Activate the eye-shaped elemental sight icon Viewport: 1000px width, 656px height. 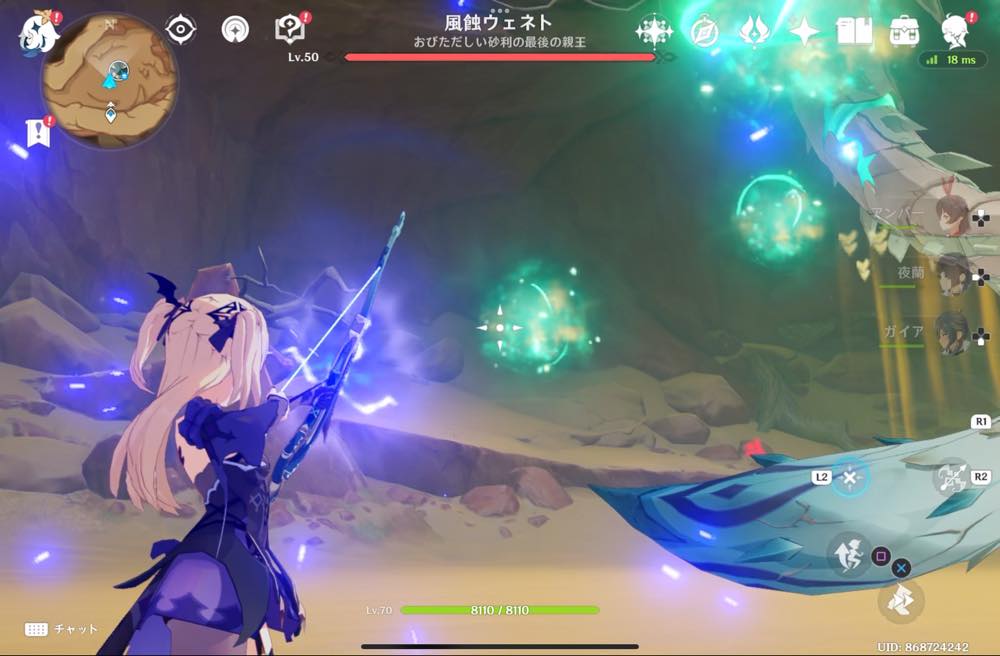coord(180,30)
